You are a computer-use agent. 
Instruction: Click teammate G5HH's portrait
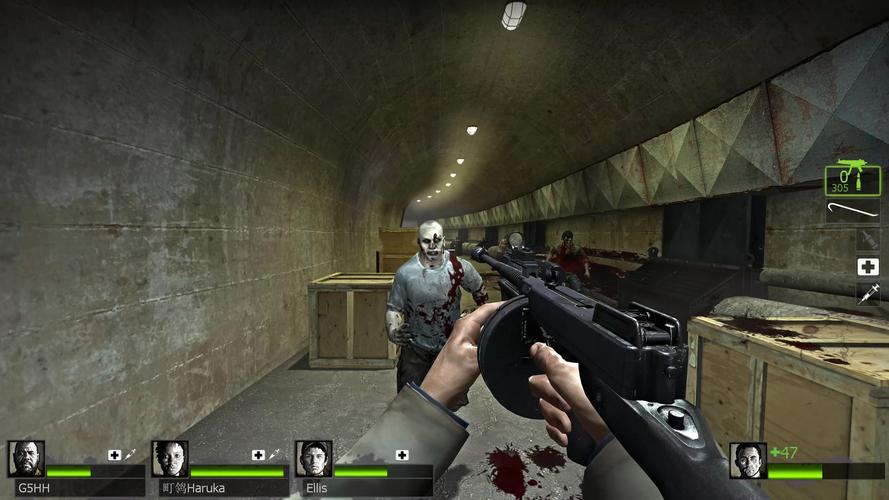[x=26, y=458]
